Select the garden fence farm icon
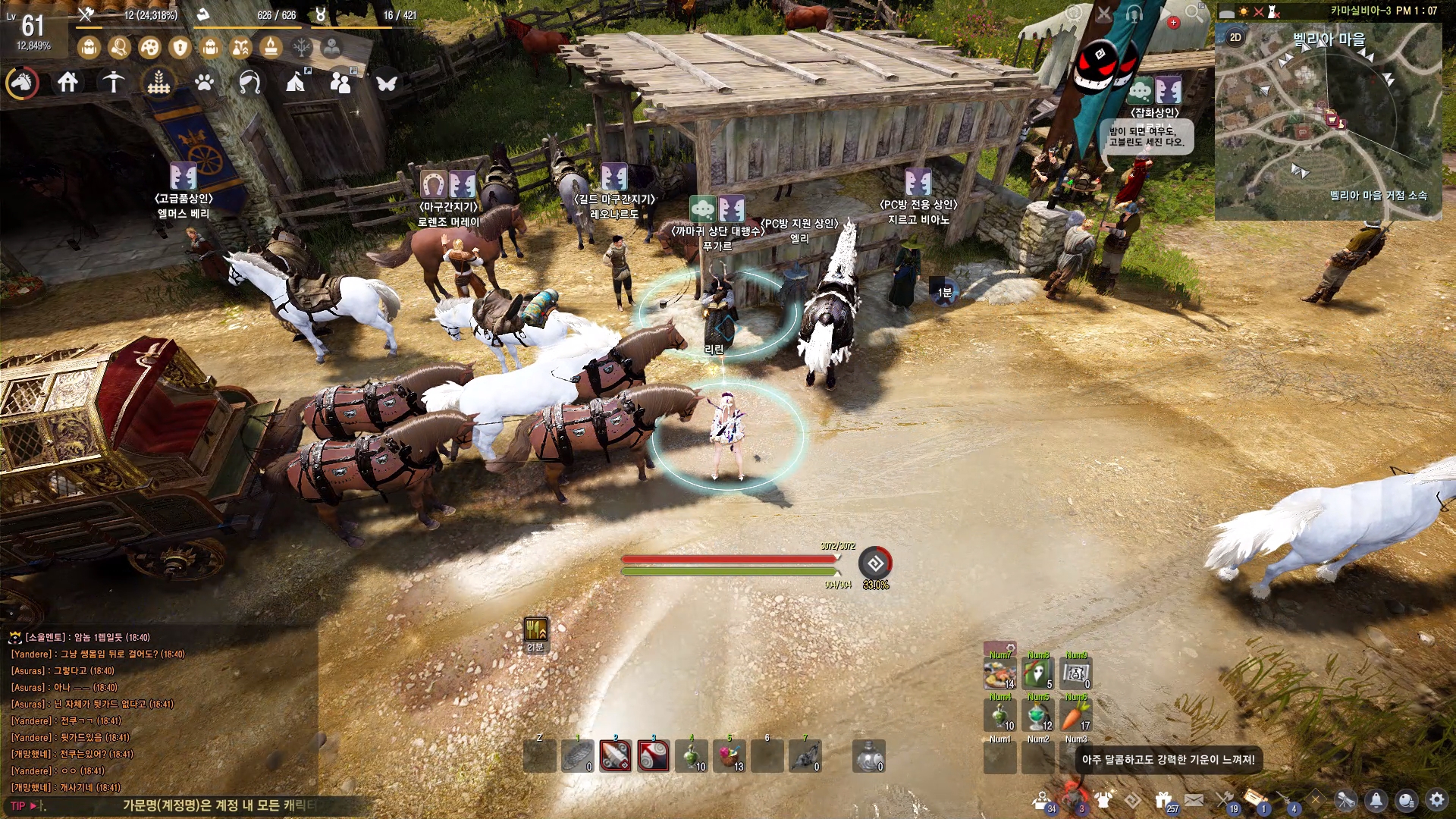This screenshot has width=1456, height=819. [x=158, y=82]
